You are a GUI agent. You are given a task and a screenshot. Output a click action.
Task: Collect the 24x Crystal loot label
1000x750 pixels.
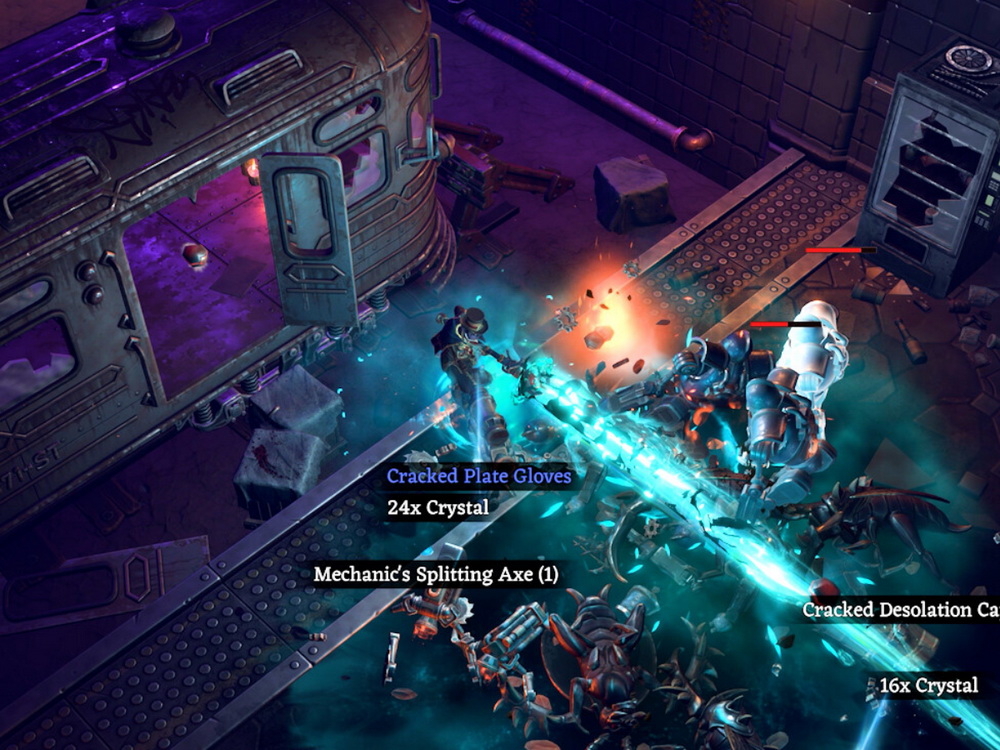click(x=438, y=508)
